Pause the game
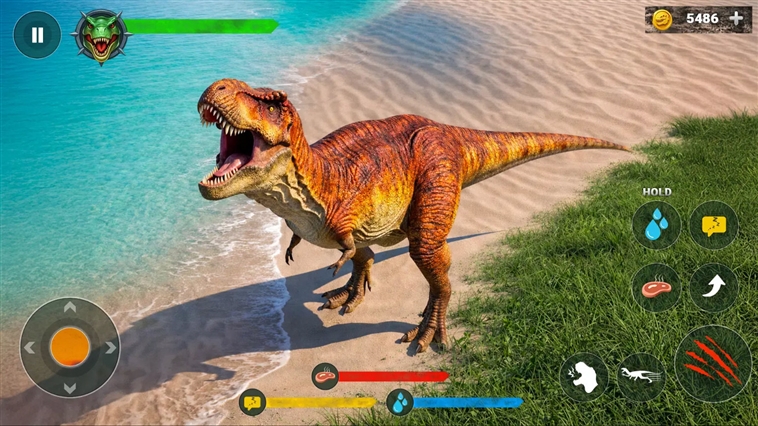This screenshot has width=758, height=426. [37, 35]
